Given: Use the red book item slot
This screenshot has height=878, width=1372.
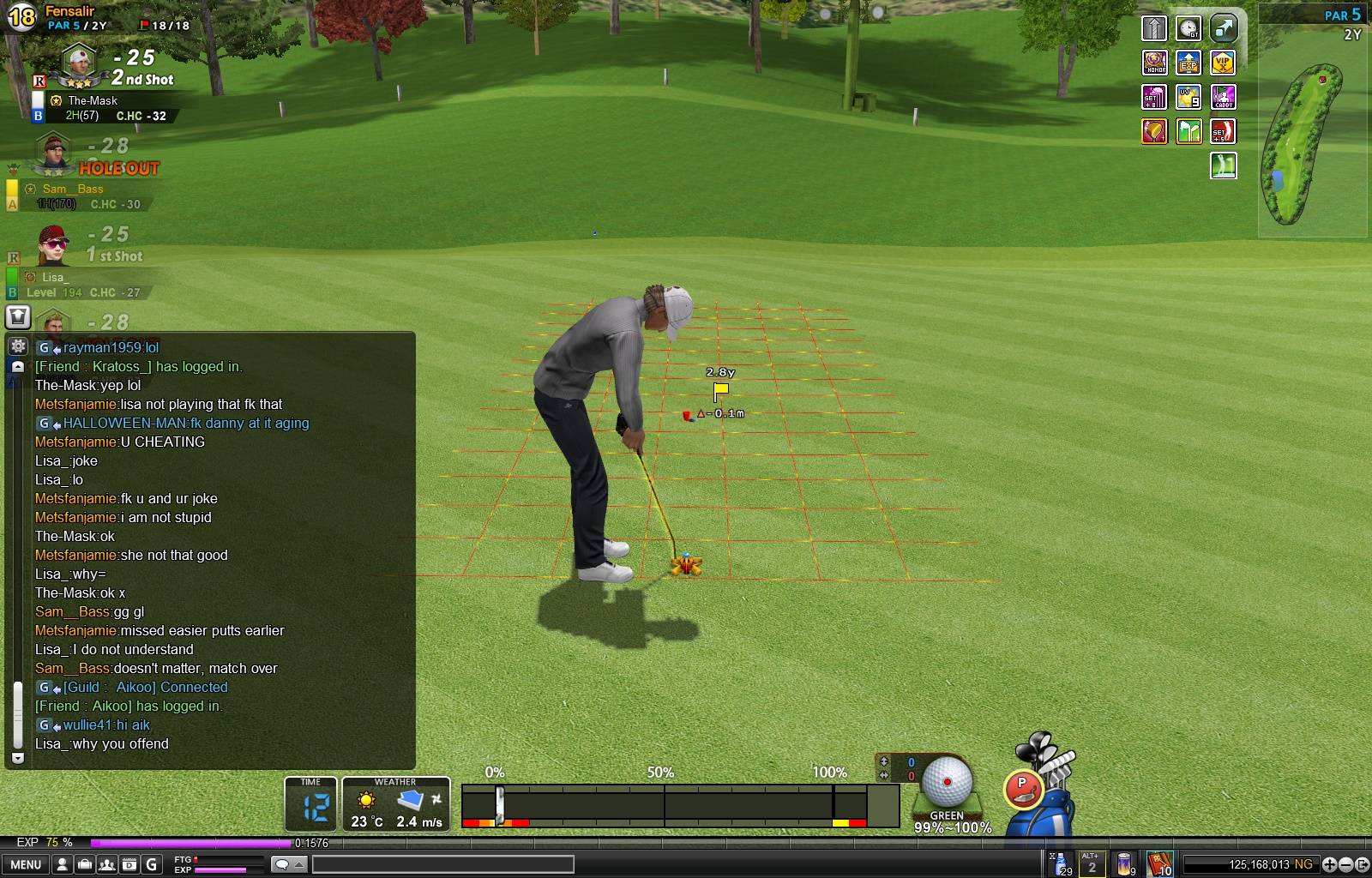Looking at the screenshot, I should tap(1158, 864).
